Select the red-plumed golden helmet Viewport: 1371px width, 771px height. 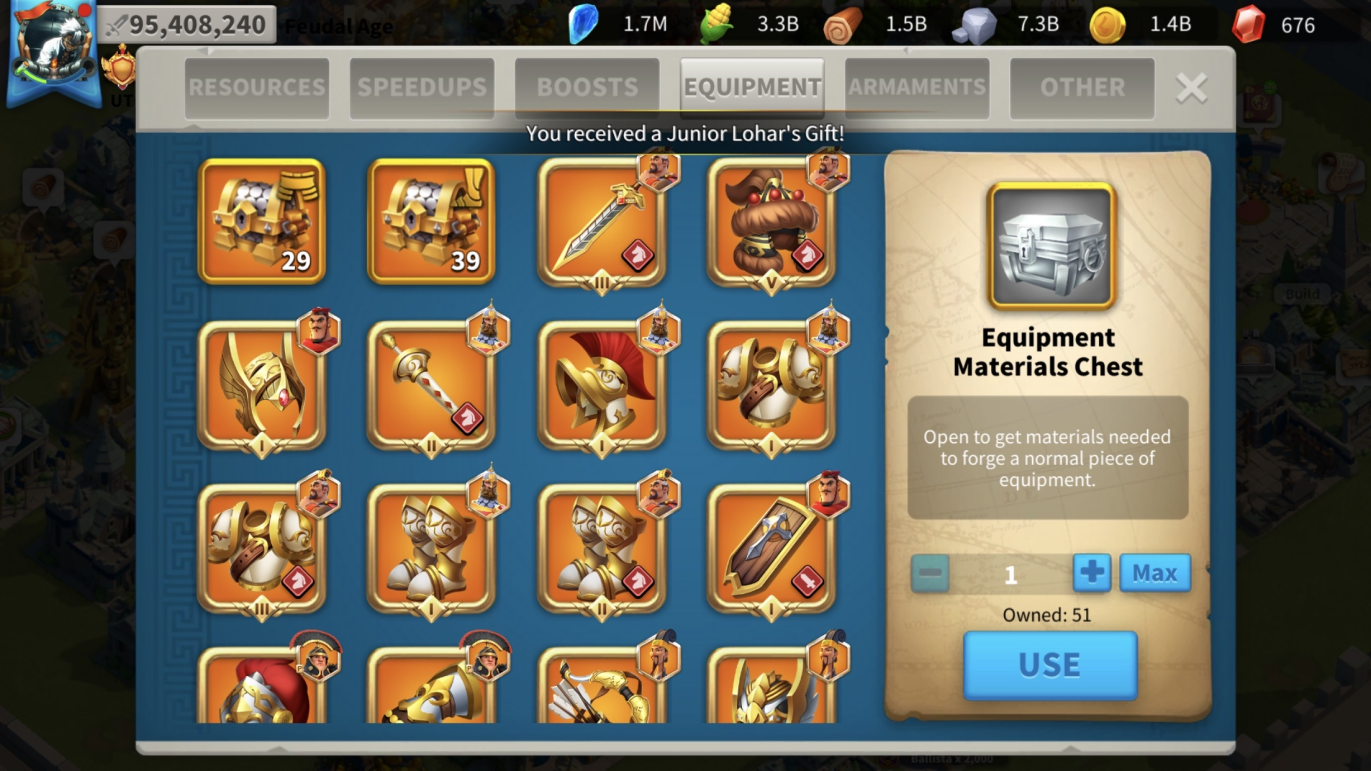point(601,385)
